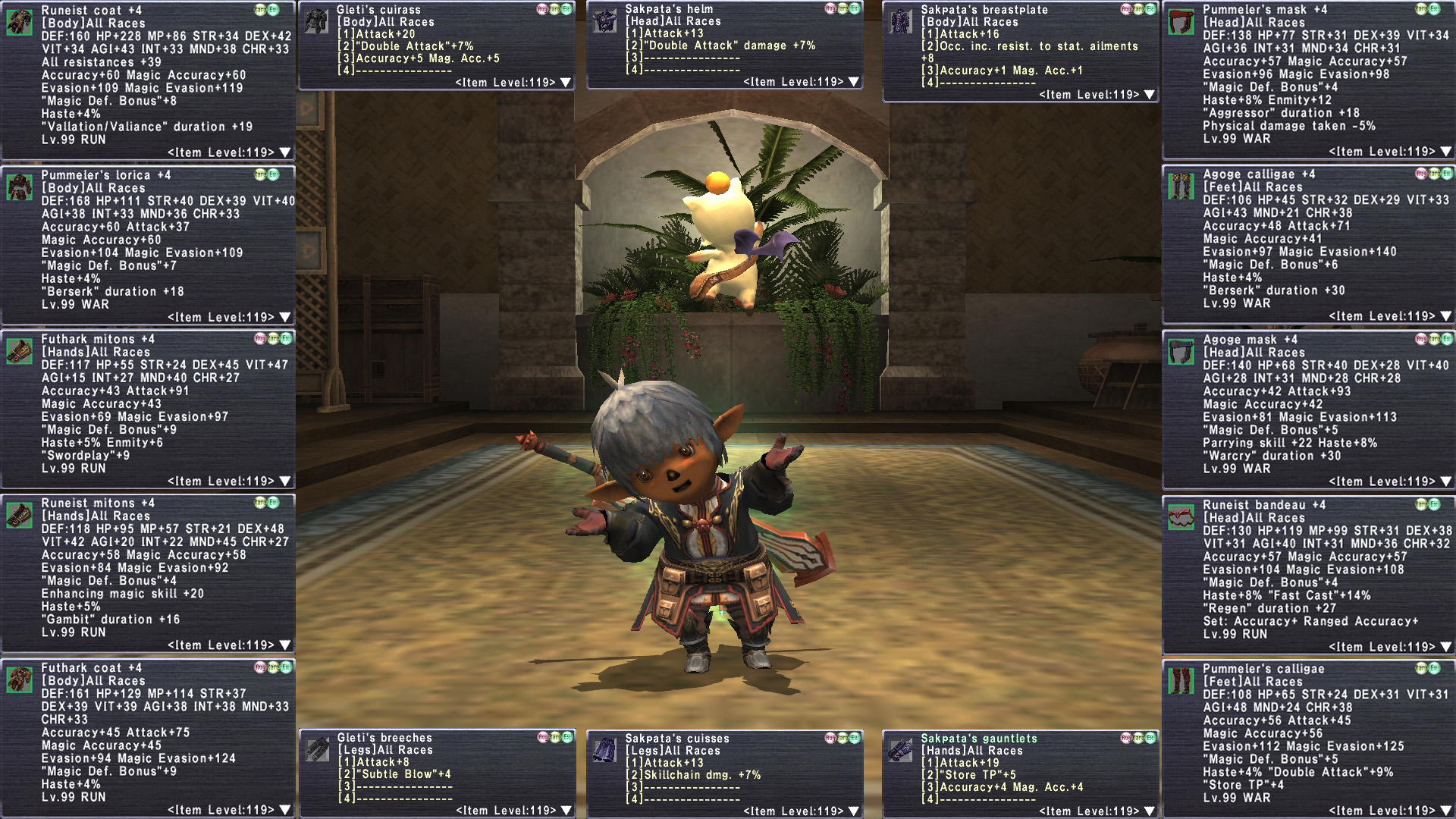The image size is (1456, 819).
Task: Click the Sakpata's helm icon
Action: click(x=604, y=21)
